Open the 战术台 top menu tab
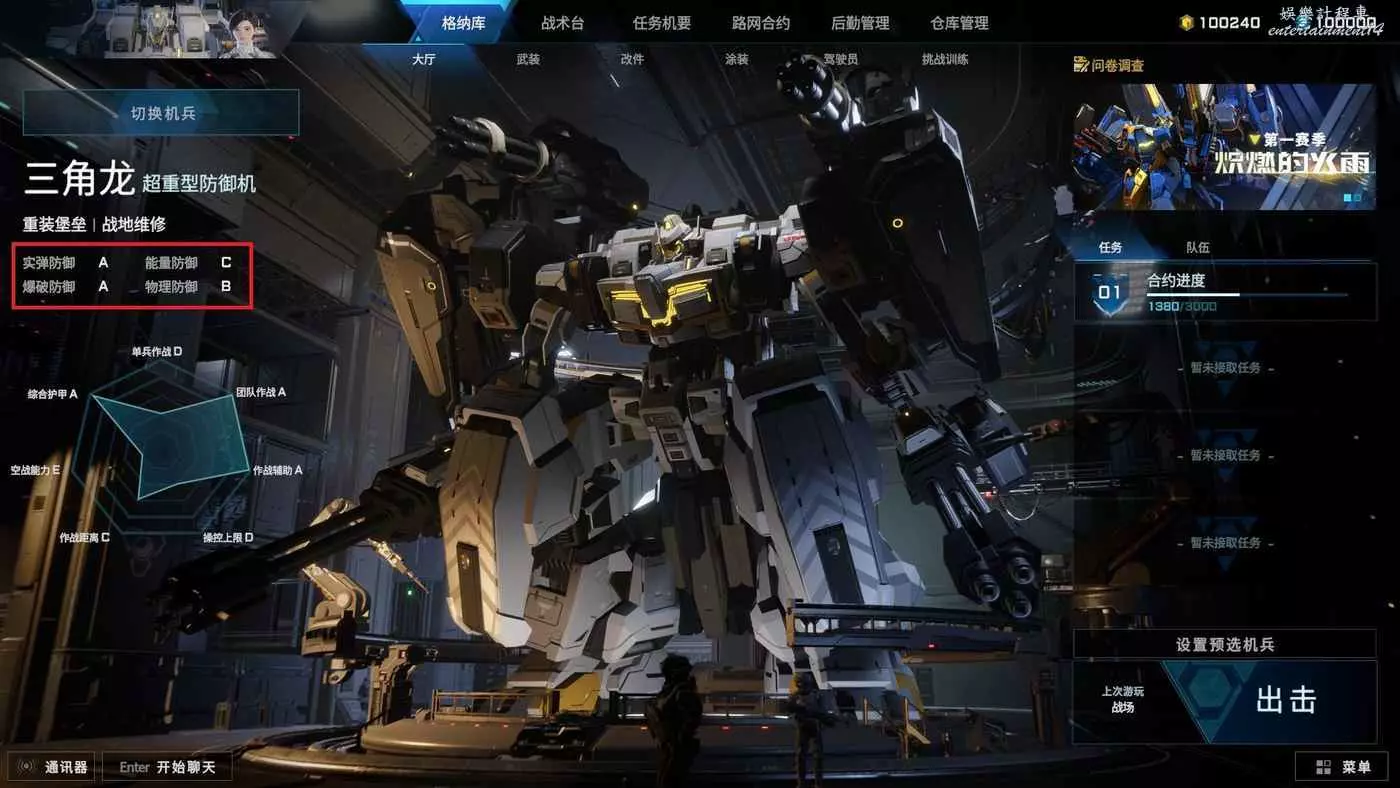 click(x=562, y=23)
